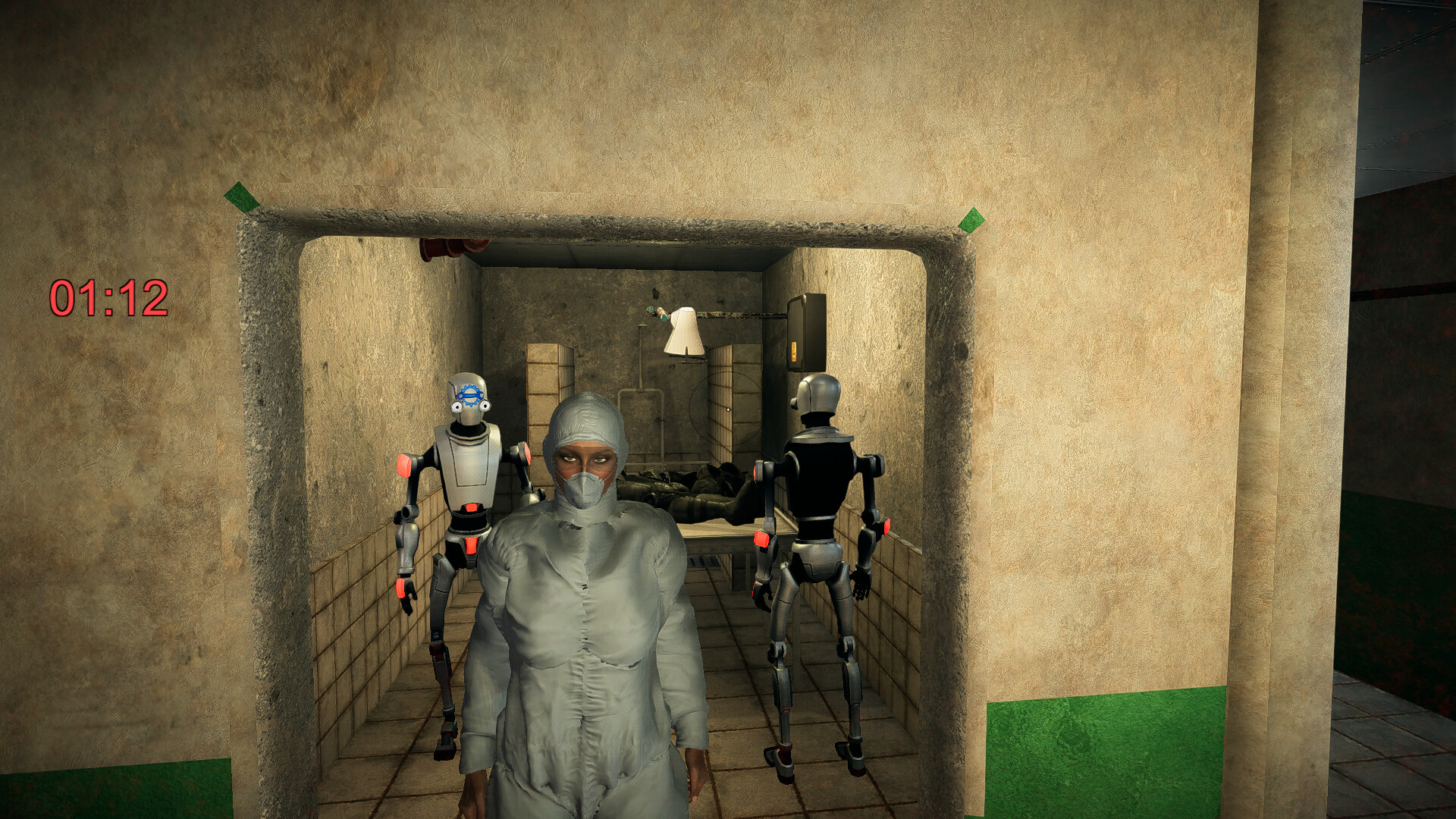This screenshot has height=819, width=1456.
Task: Toggle the black electrical breaker box on the wall
Action: click(808, 330)
